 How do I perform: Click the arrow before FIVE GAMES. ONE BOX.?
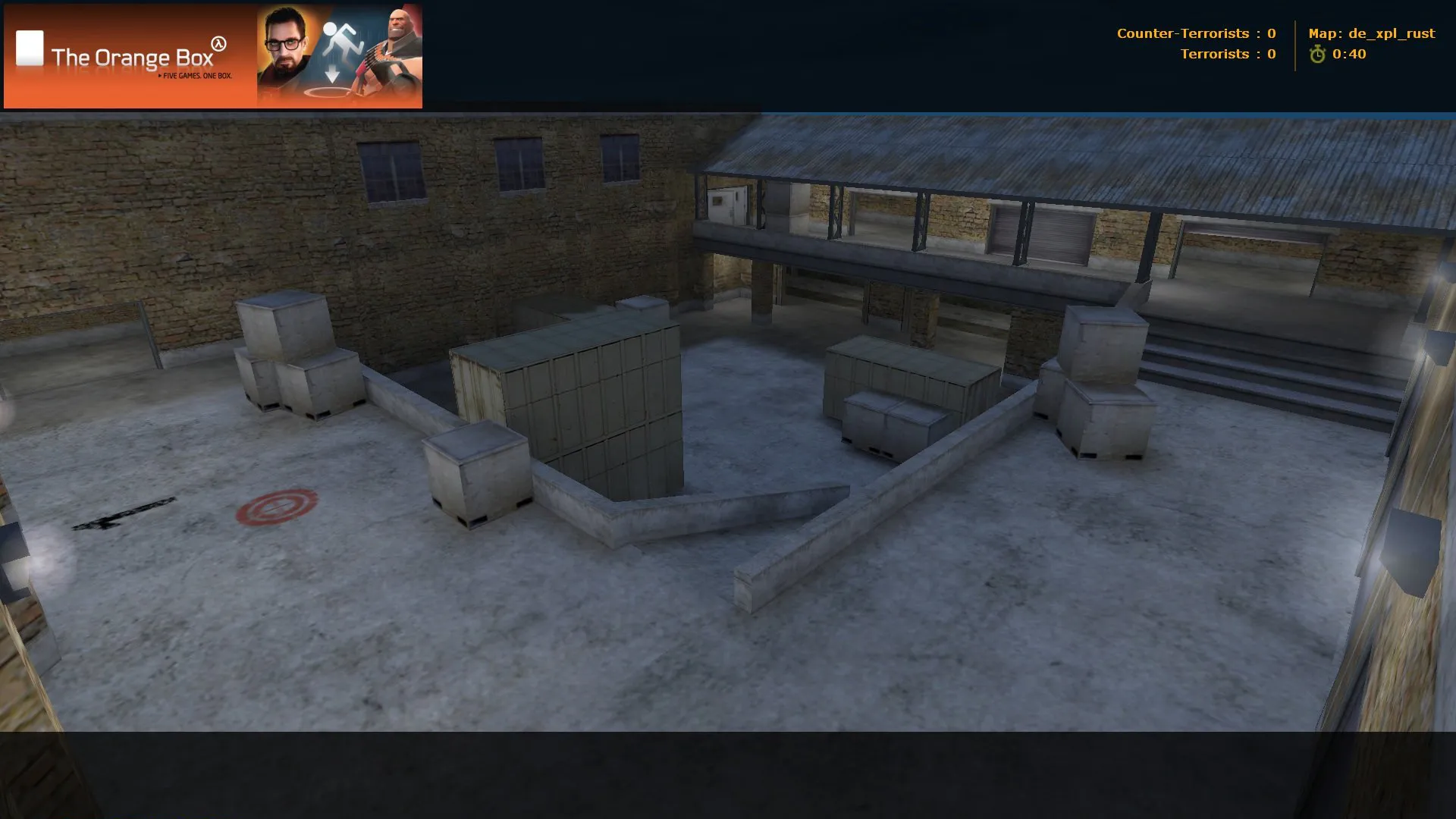(x=160, y=76)
